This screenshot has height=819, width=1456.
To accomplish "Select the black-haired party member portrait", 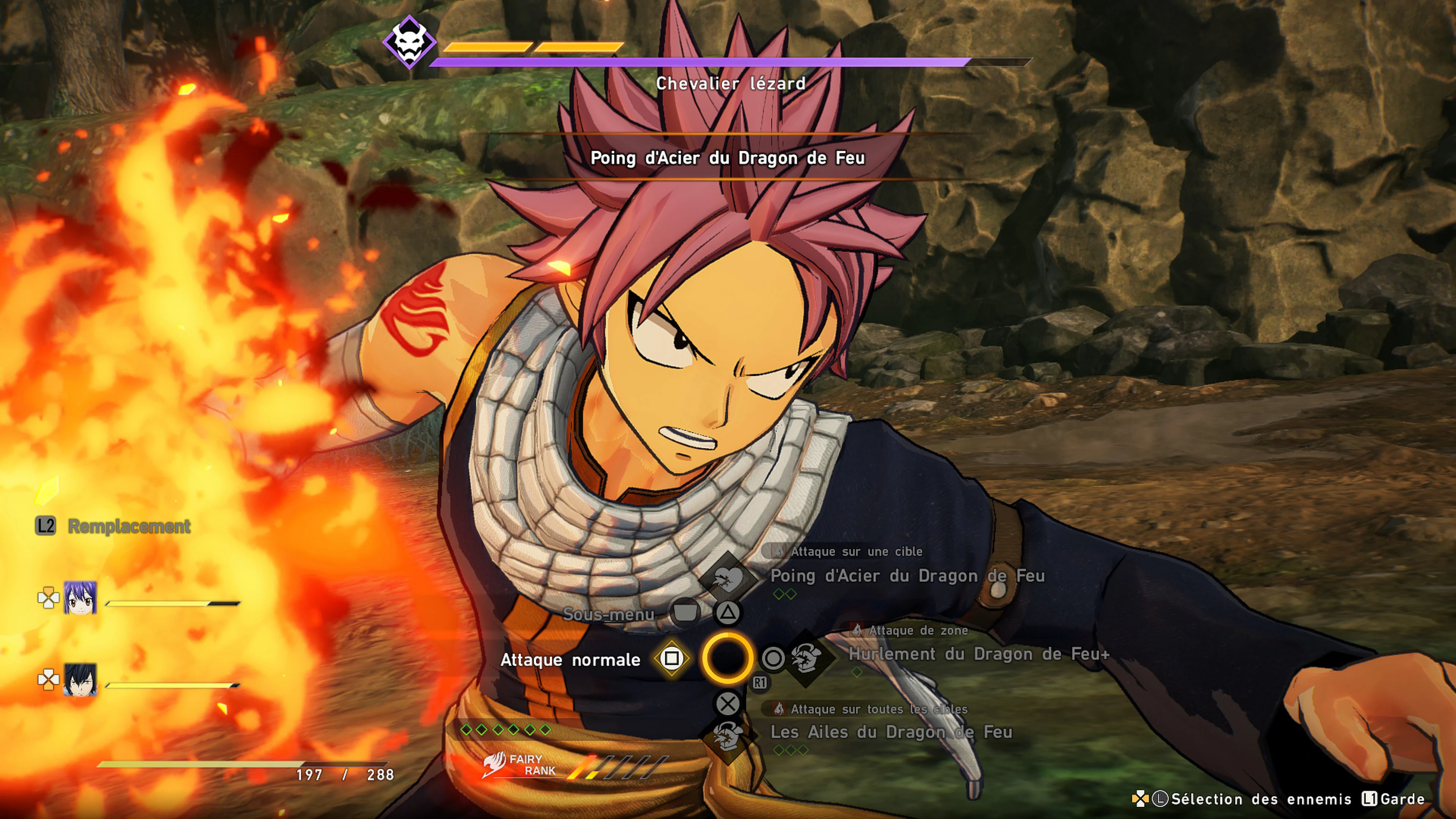I will click(x=80, y=679).
